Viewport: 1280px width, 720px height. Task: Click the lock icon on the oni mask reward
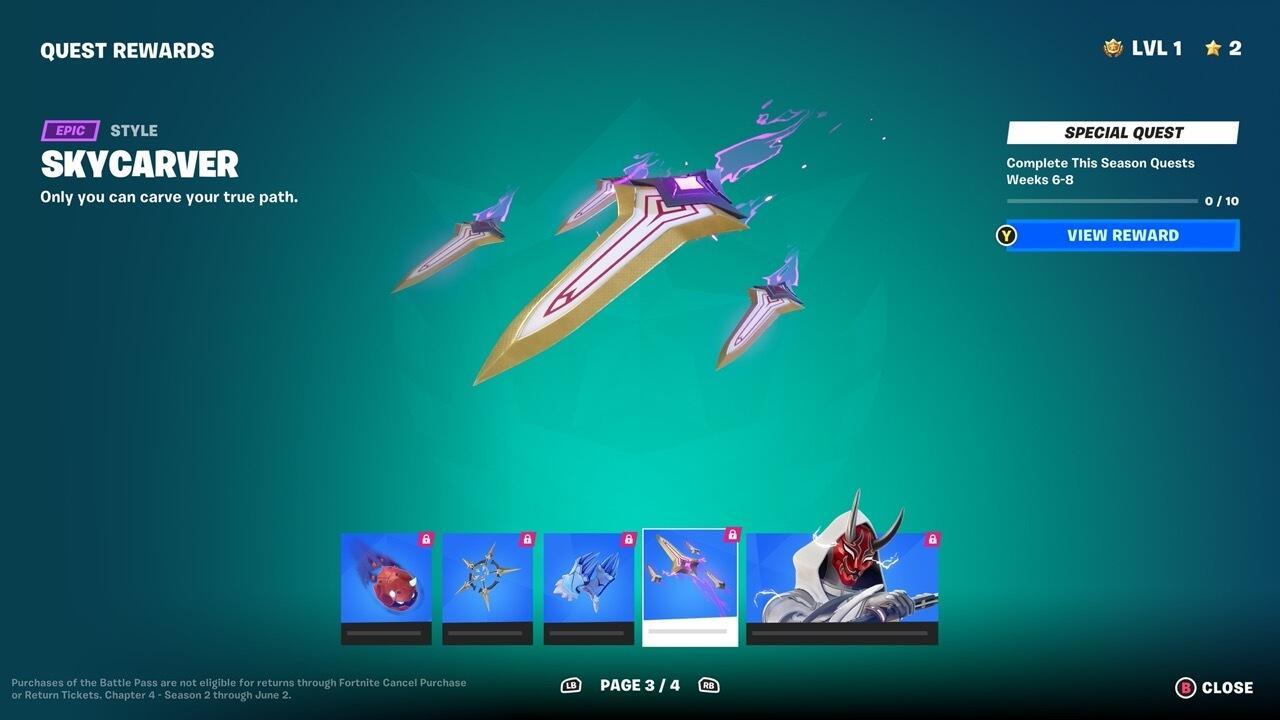click(x=931, y=537)
